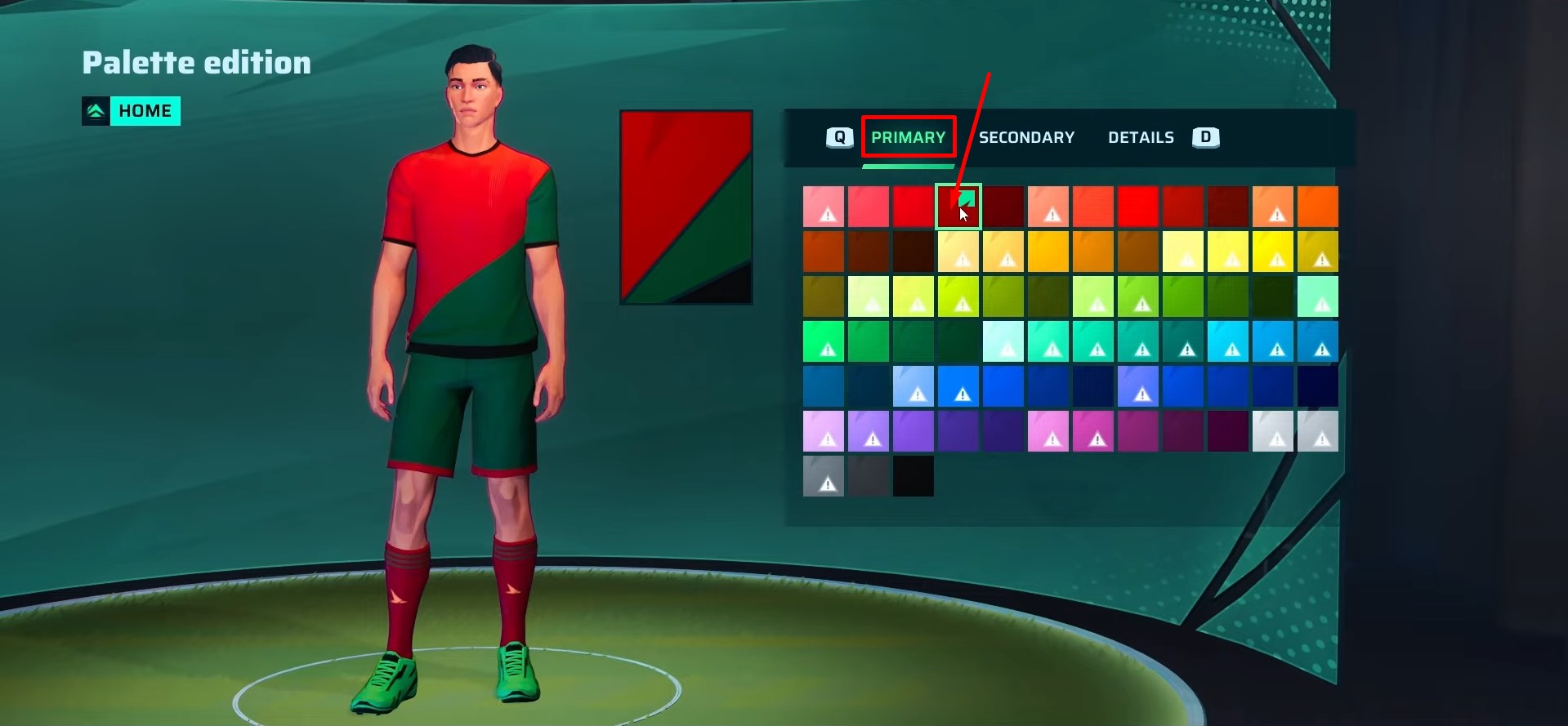Switch to the Secondary tab
This screenshot has width=1568, height=726.
point(1026,137)
